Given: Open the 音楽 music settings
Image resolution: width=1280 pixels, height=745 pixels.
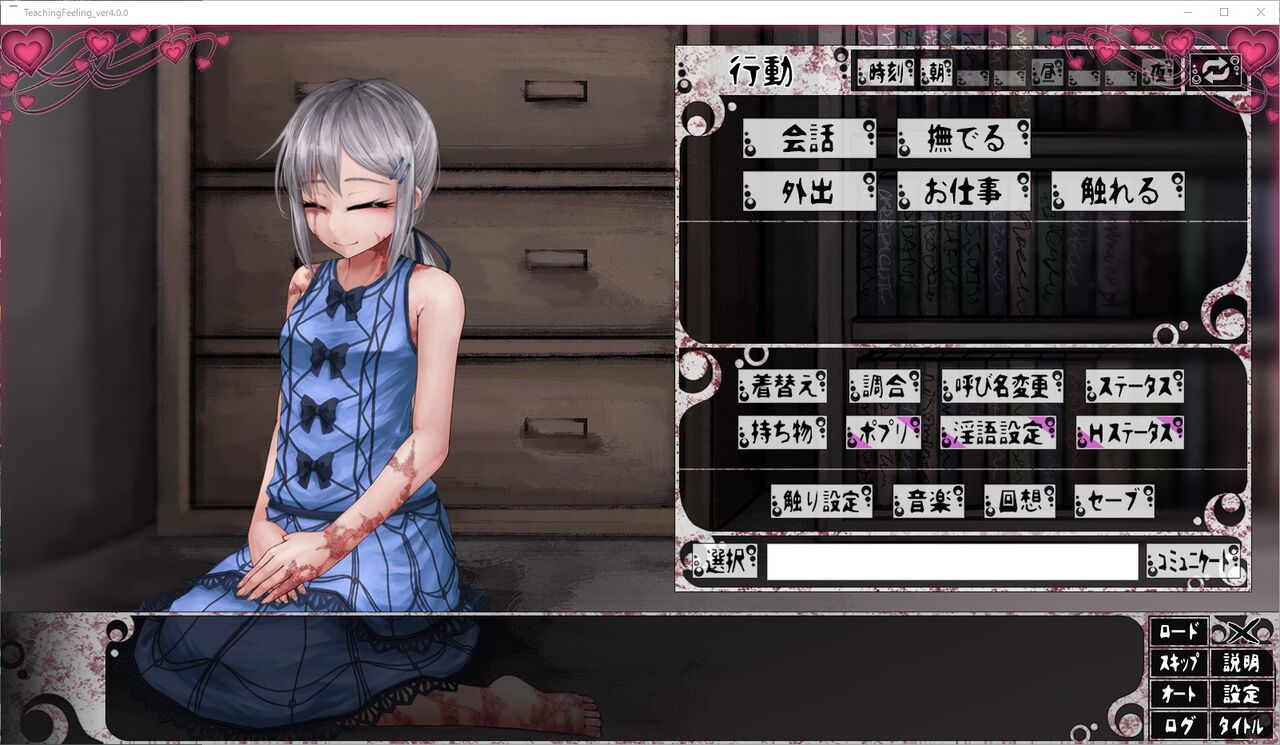Looking at the screenshot, I should coord(928,502).
